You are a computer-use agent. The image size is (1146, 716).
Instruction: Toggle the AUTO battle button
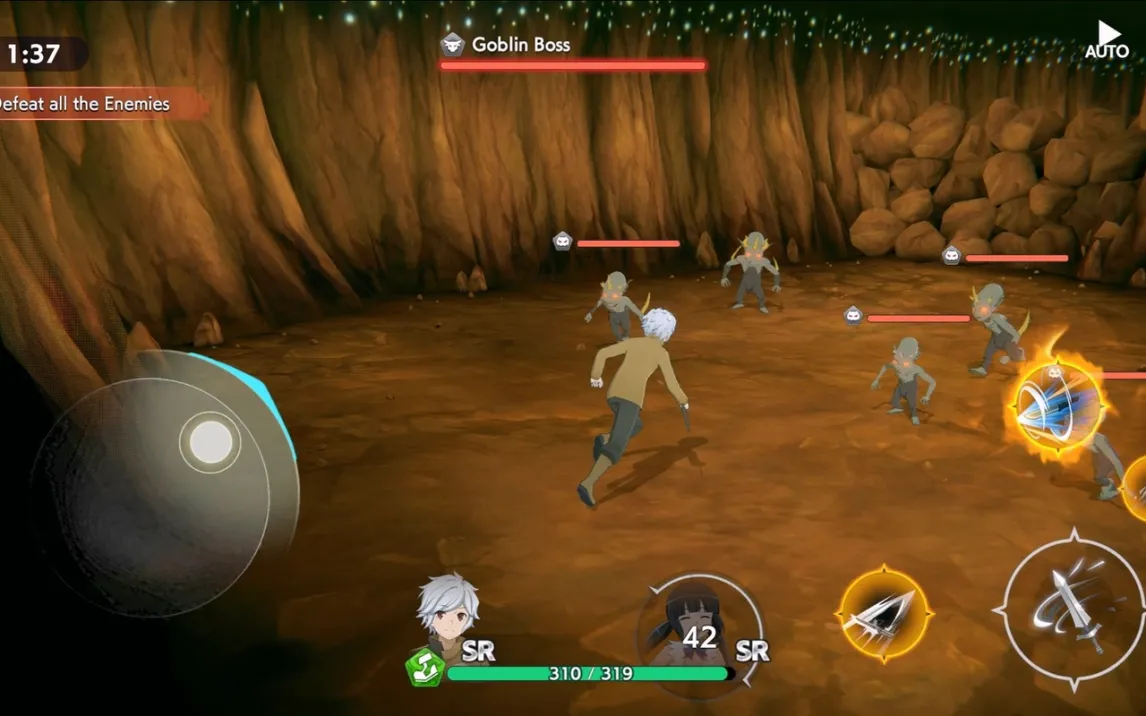pos(1106,40)
